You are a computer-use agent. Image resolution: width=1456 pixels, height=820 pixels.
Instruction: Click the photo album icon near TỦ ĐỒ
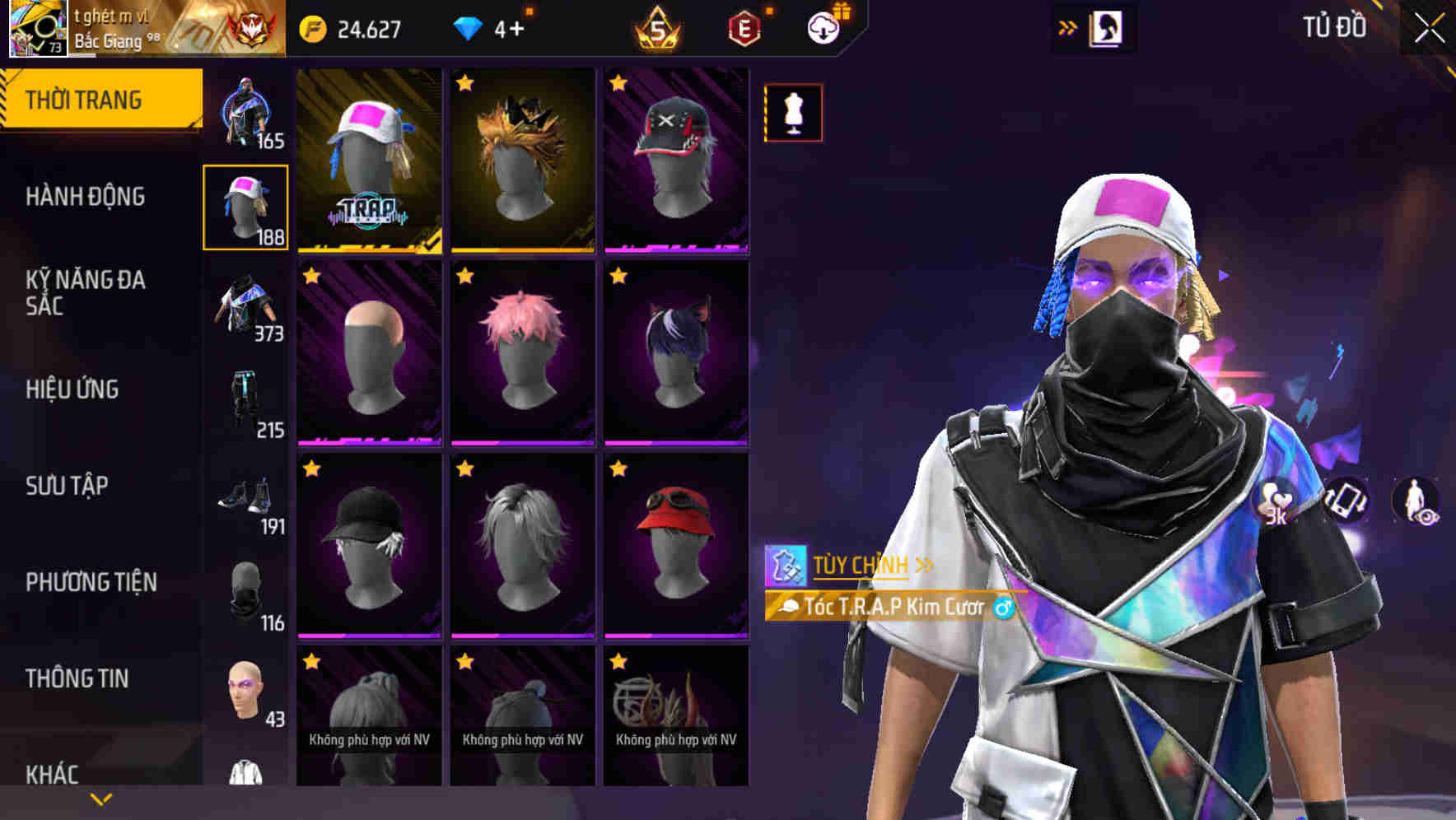(1108, 26)
